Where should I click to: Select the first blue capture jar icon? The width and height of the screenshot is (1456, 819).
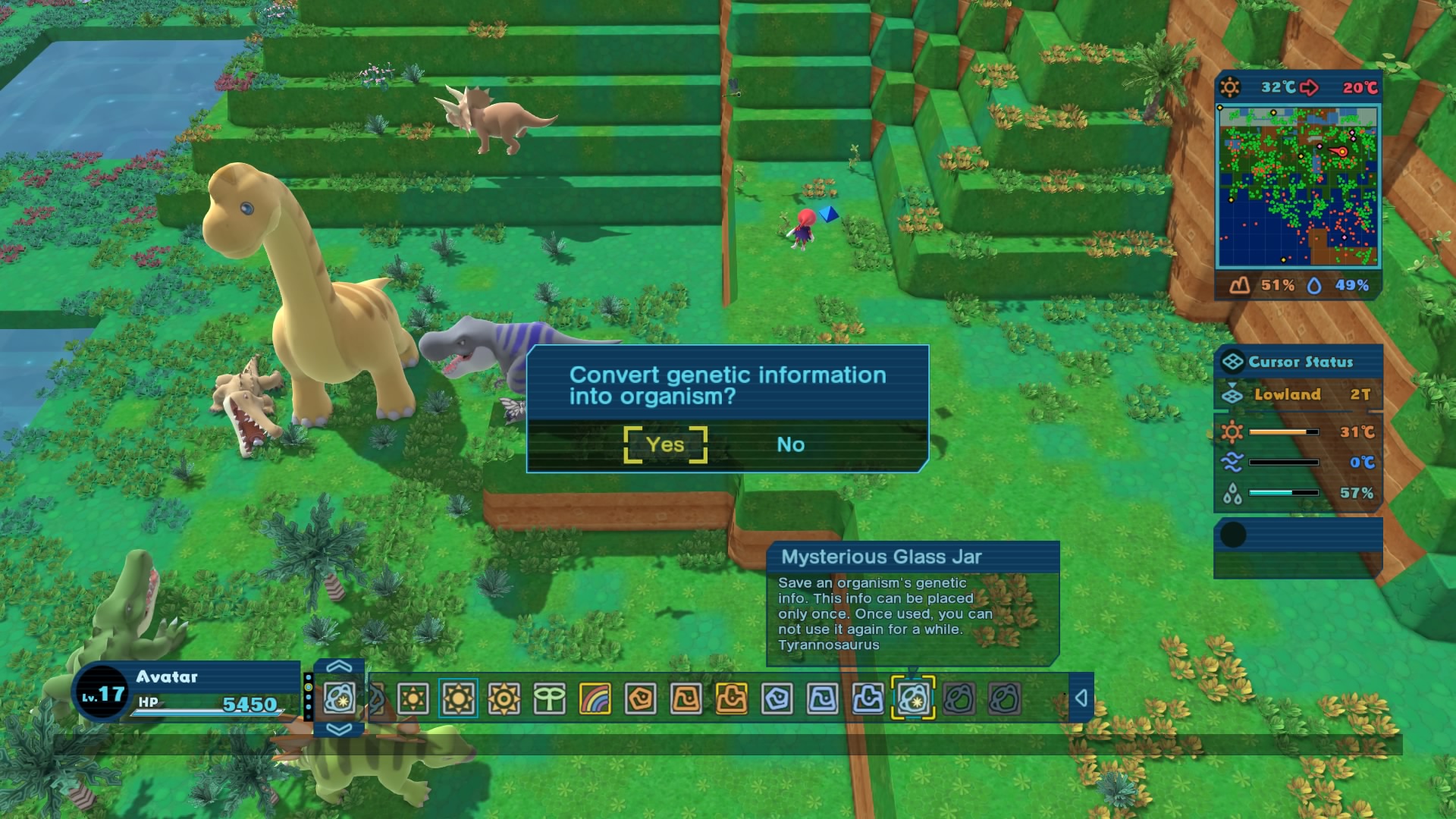click(x=778, y=699)
